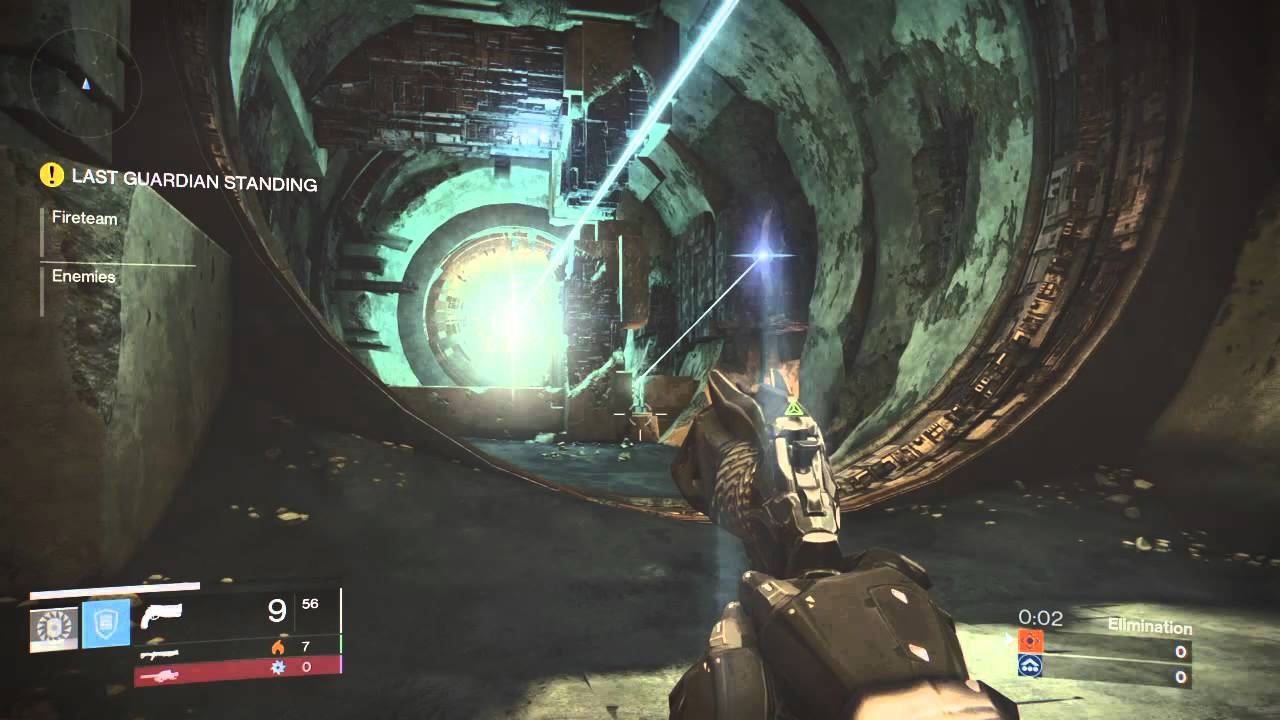1280x720 pixels.
Task: Click the motion tracker radar
Action: pyautogui.click(x=79, y=79)
